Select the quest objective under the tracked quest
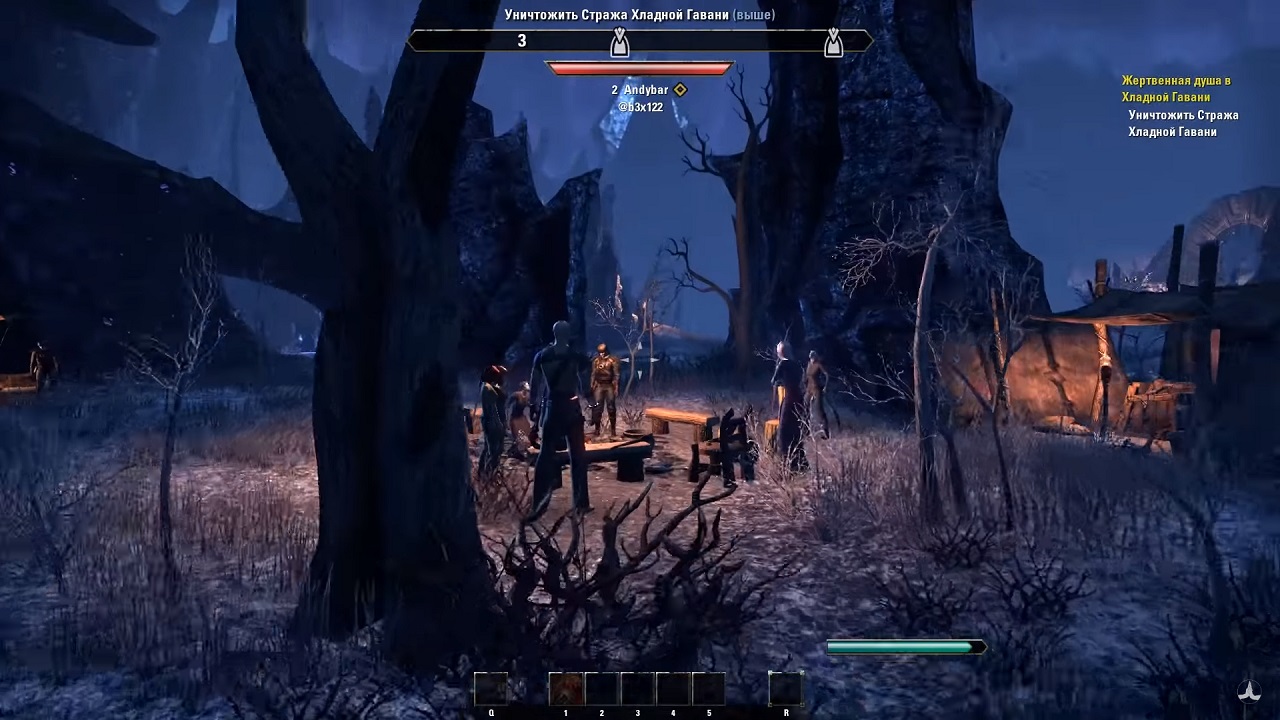Image resolution: width=1280 pixels, height=720 pixels. click(1183, 123)
